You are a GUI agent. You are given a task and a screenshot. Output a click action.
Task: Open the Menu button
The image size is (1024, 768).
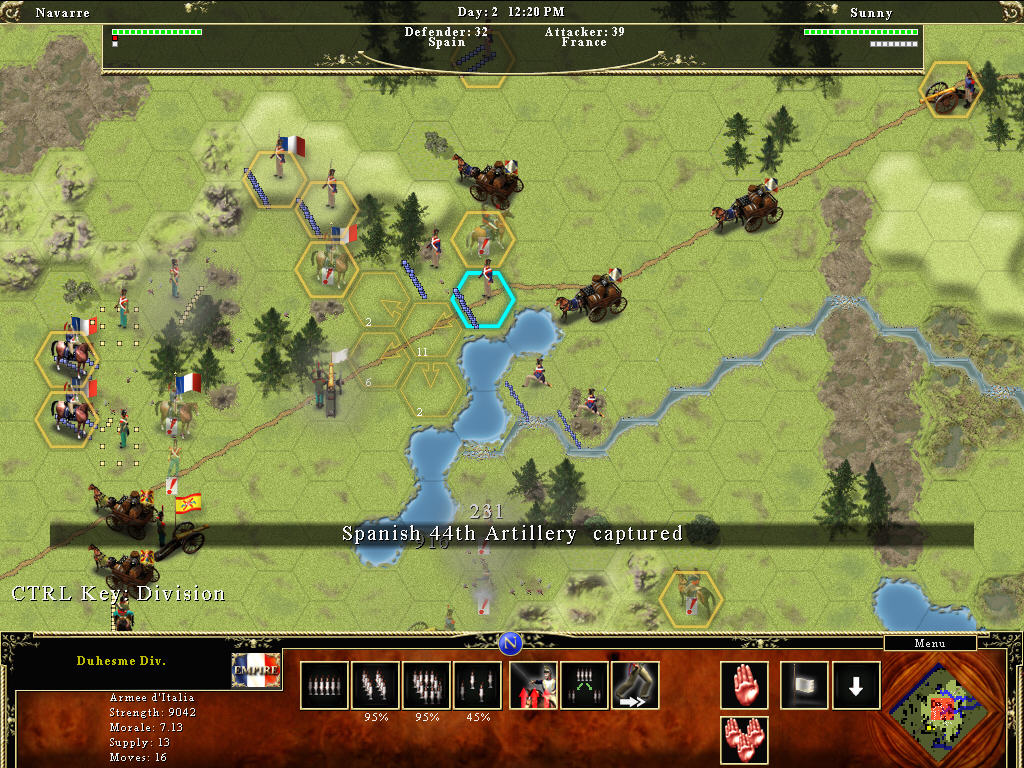(x=930, y=644)
